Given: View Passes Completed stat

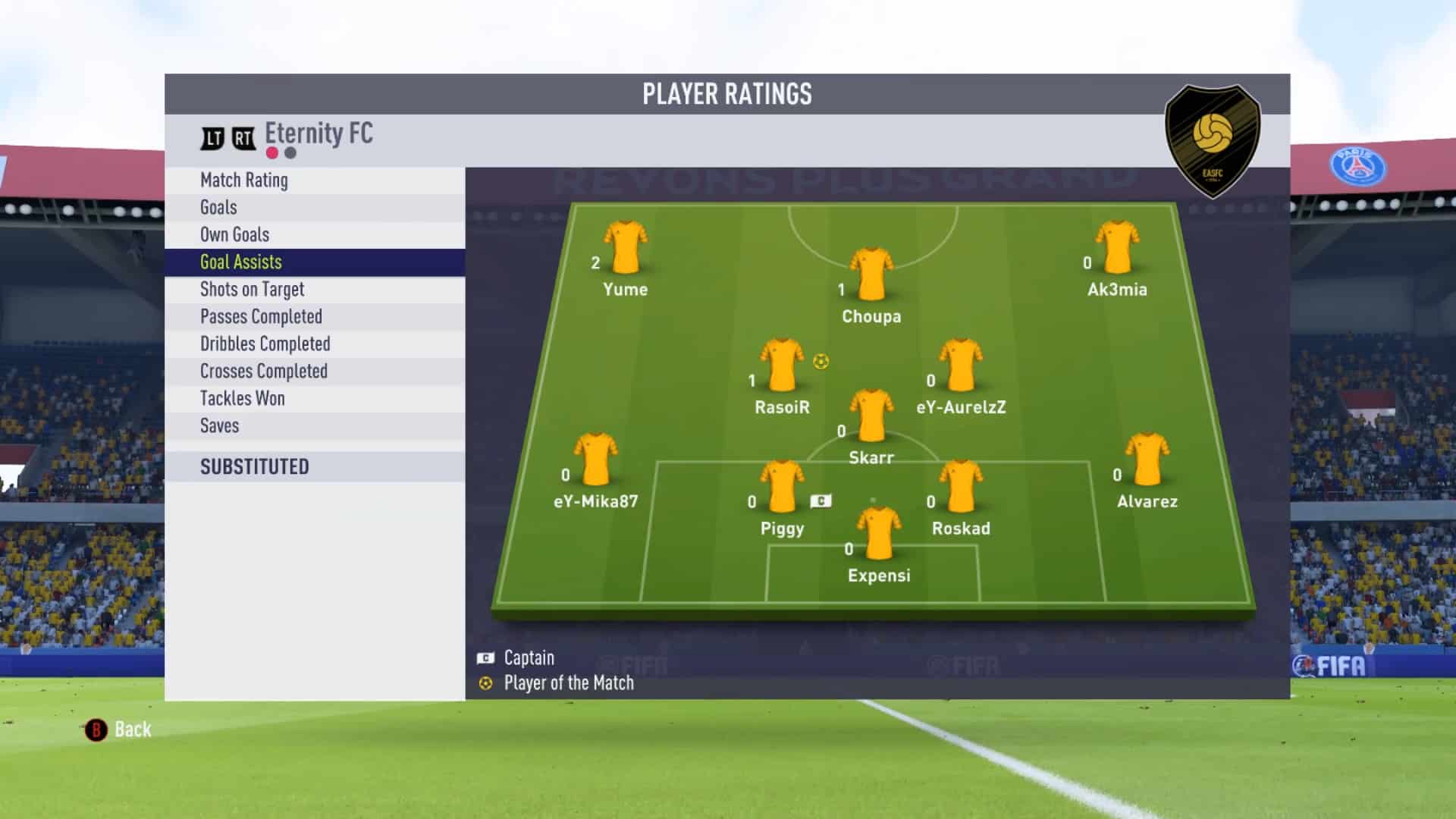Looking at the screenshot, I should coord(314,317).
